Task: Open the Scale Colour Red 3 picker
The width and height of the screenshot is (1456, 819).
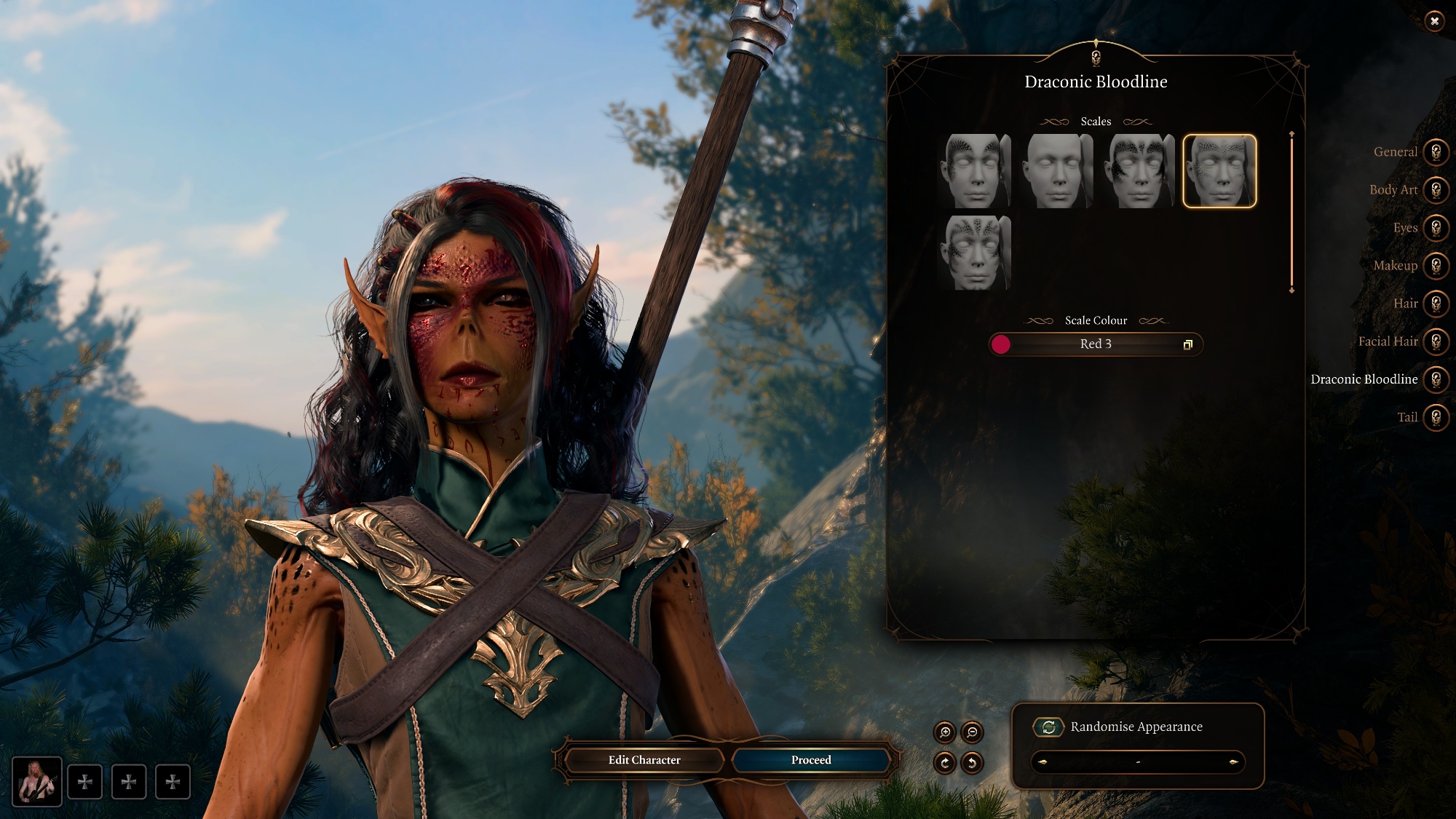Action: tap(1096, 344)
